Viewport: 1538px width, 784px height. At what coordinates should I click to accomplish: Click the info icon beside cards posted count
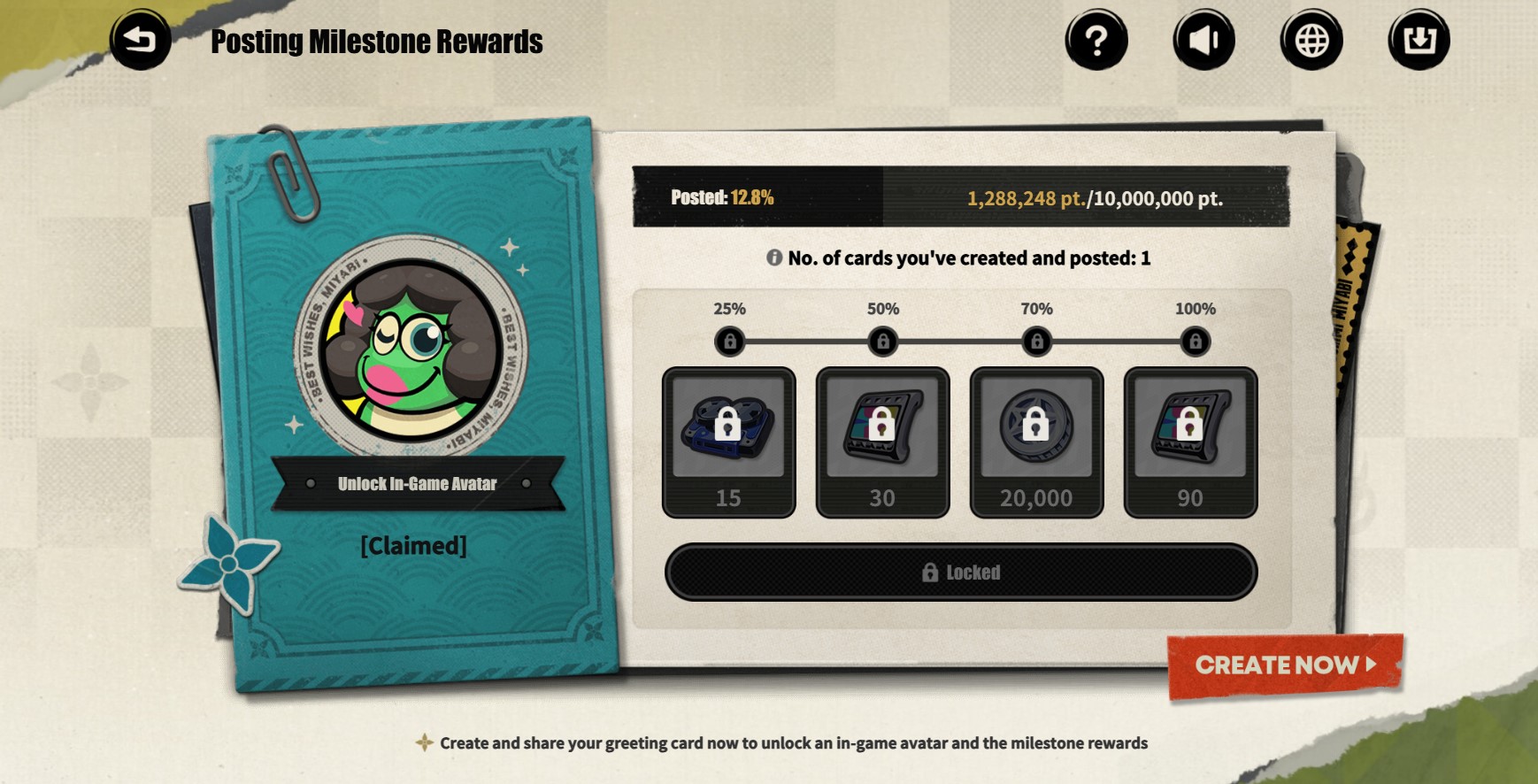pos(774,257)
